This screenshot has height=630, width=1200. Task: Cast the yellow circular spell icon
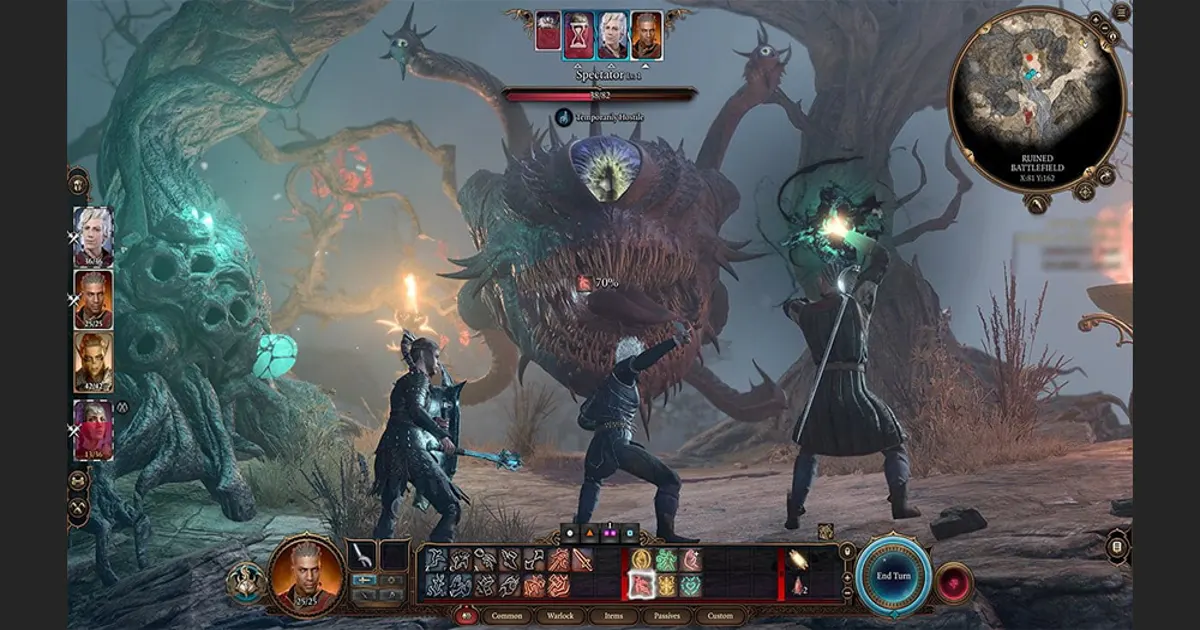click(x=640, y=560)
